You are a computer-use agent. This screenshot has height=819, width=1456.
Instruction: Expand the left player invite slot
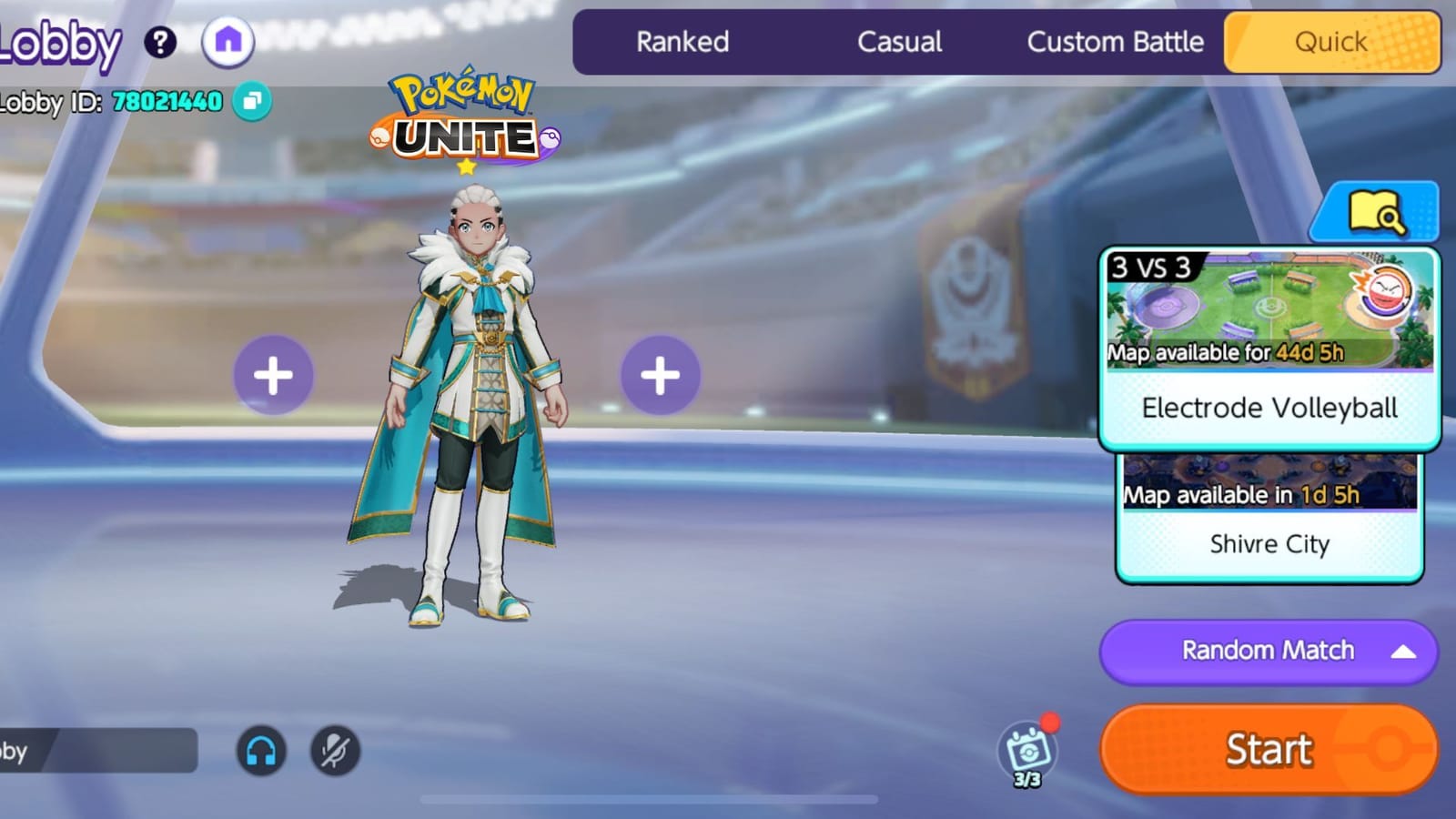274,372
